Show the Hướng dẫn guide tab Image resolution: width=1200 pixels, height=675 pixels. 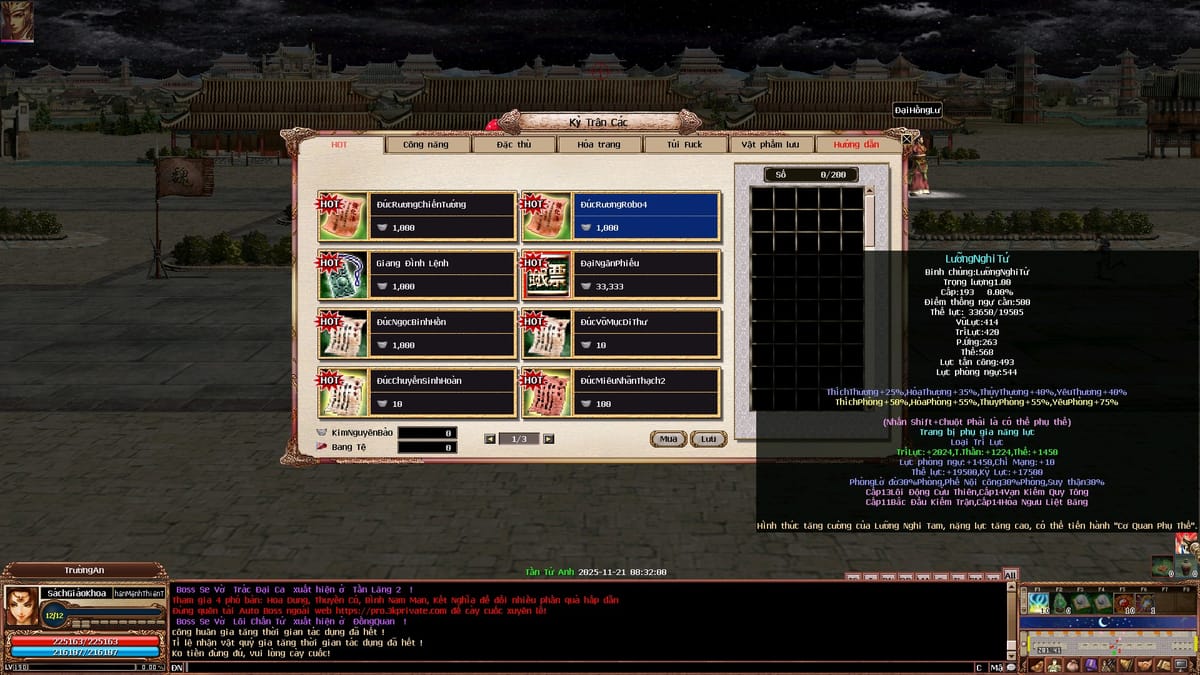click(x=853, y=145)
